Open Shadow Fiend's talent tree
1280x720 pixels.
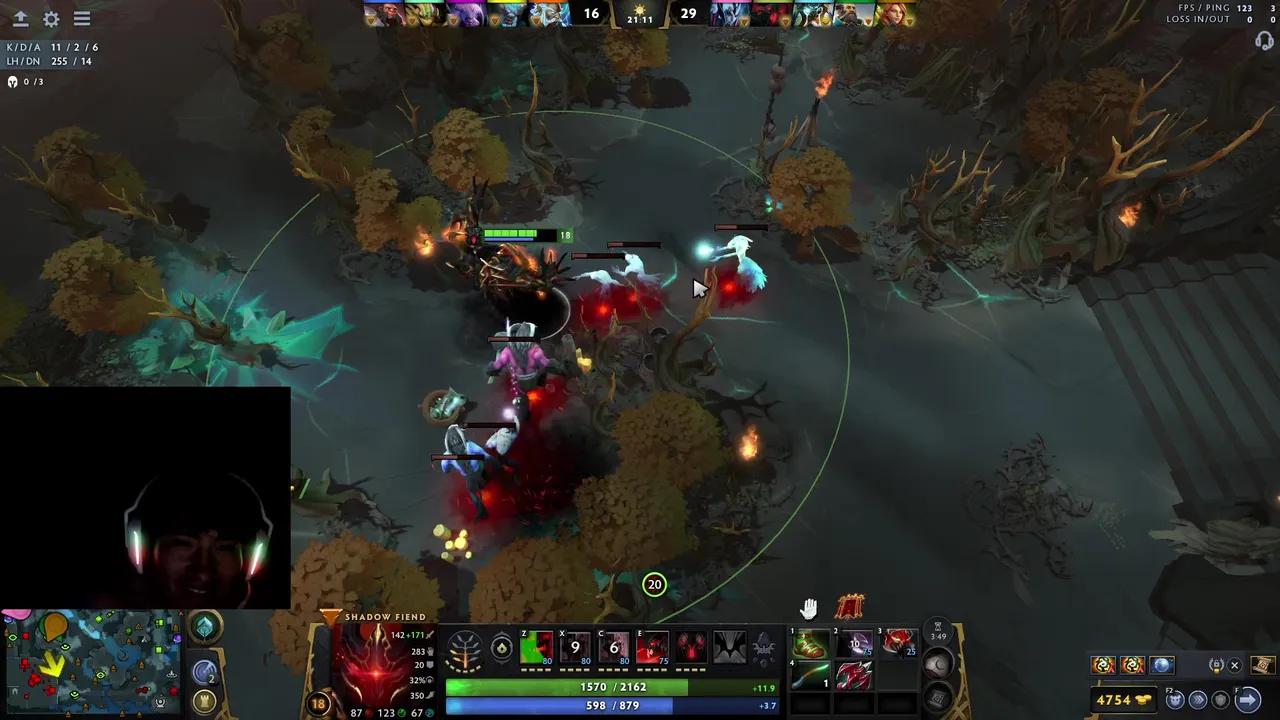(x=463, y=648)
